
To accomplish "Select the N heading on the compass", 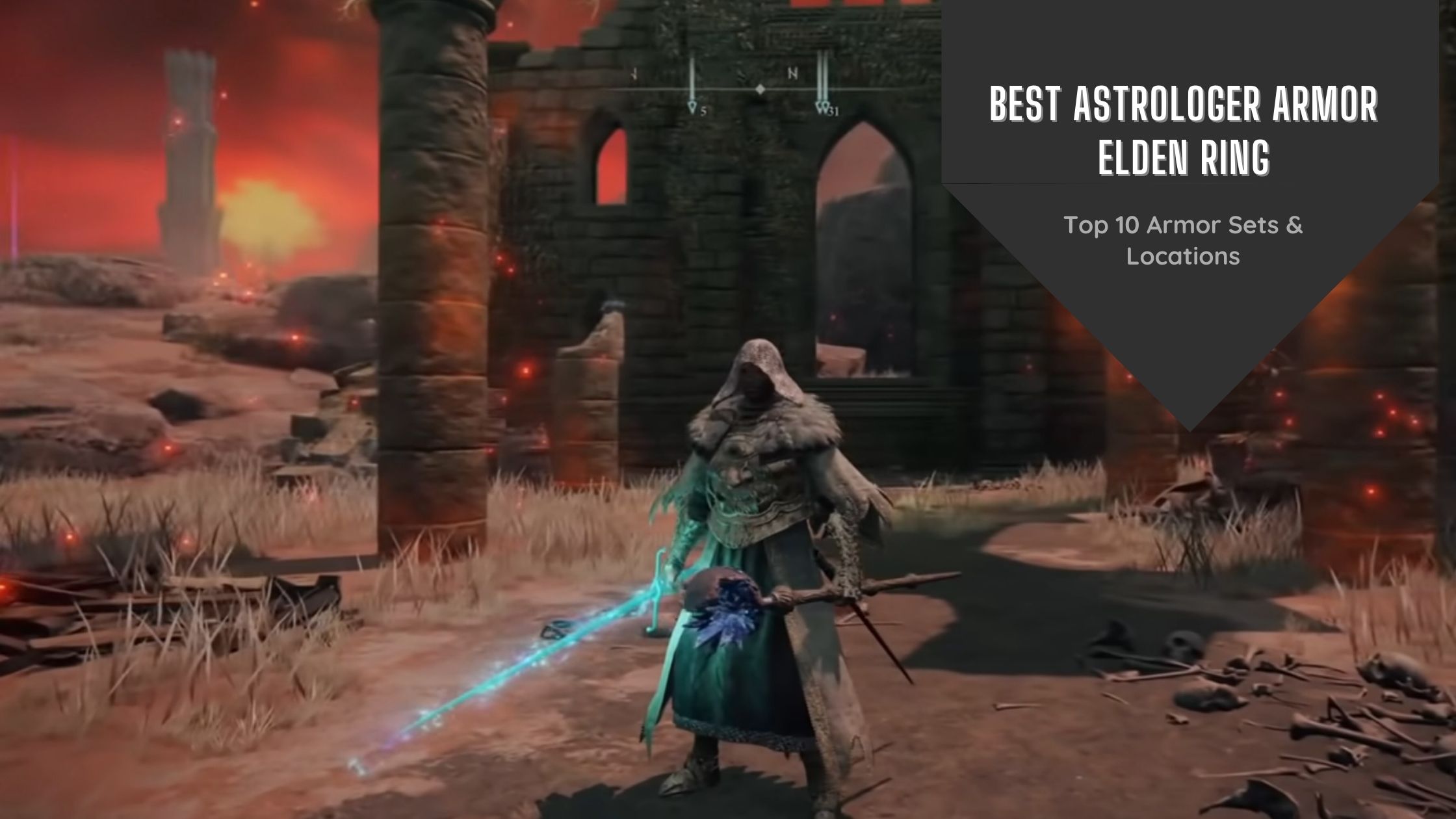I will coord(792,74).
